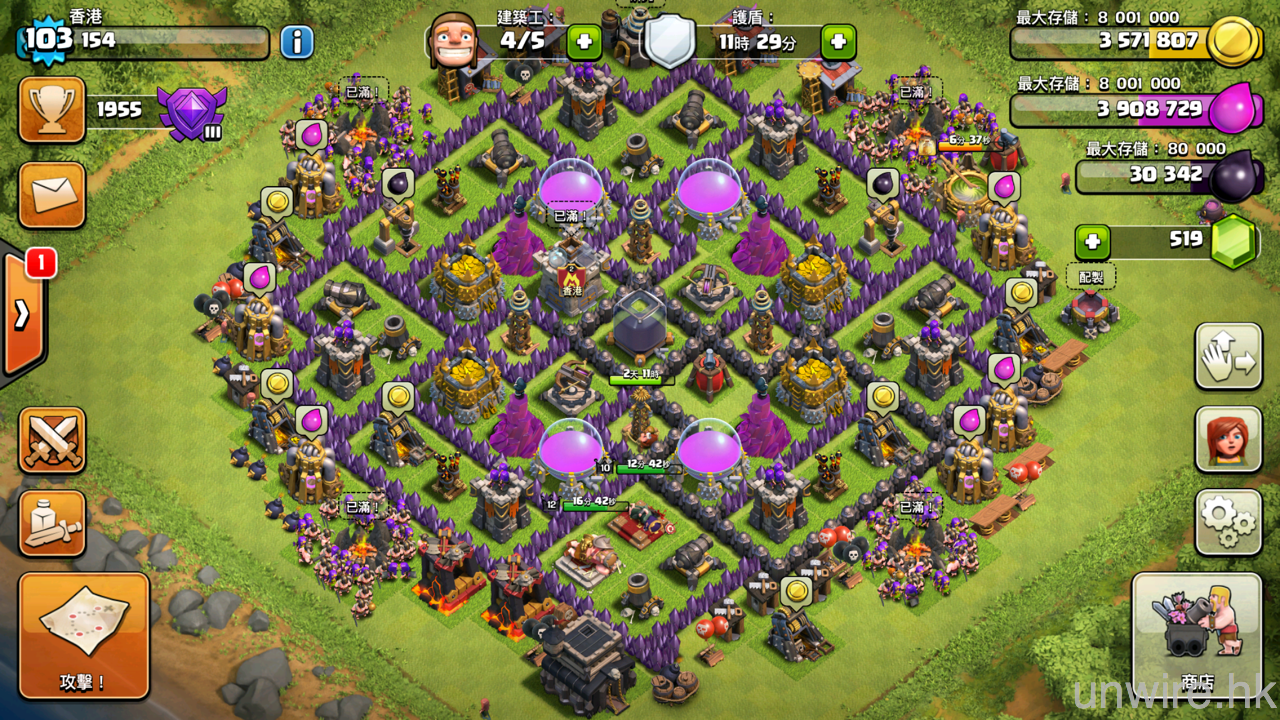Expand the side chat panel arrow
The height and width of the screenshot is (720, 1280).
22,315
